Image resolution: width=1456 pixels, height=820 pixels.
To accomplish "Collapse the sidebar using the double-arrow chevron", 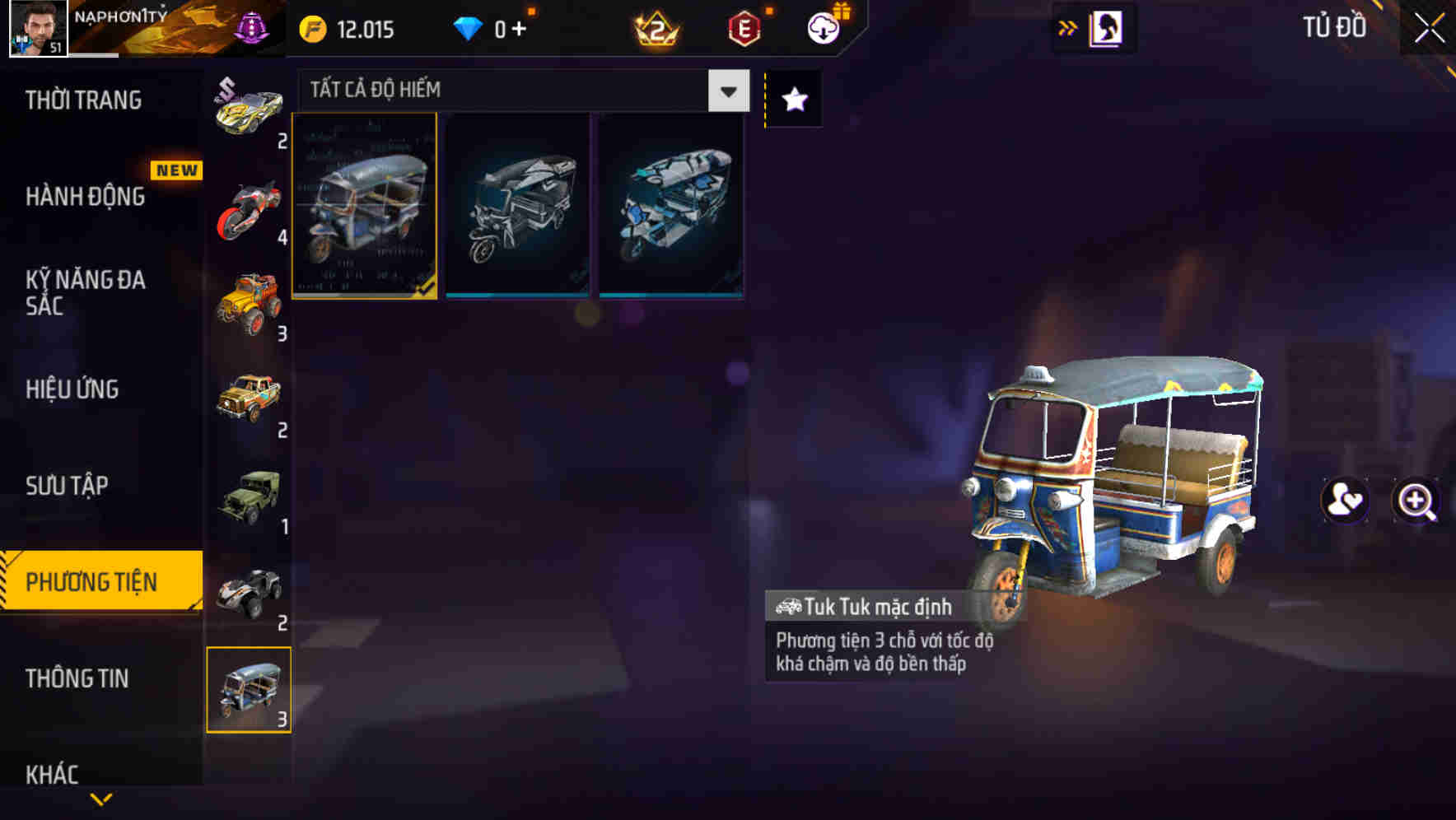I will coord(1068,27).
